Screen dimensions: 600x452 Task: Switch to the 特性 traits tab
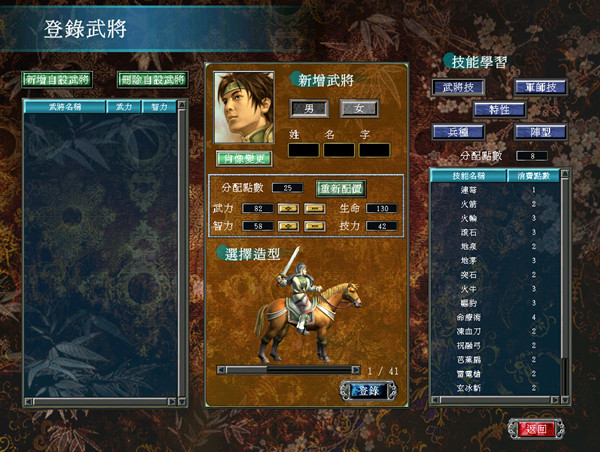click(x=498, y=109)
